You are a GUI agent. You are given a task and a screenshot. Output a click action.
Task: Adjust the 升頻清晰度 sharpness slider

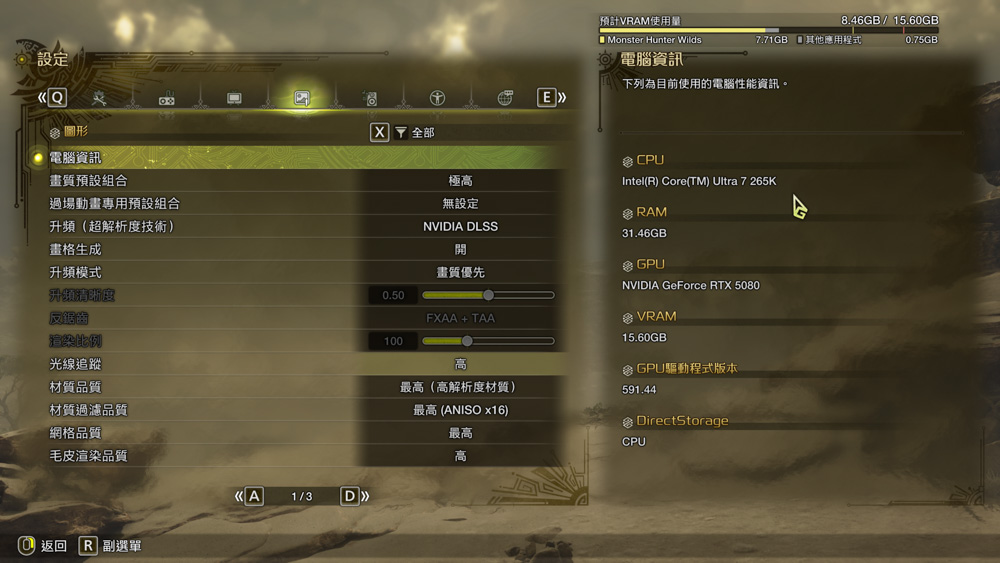(488, 295)
